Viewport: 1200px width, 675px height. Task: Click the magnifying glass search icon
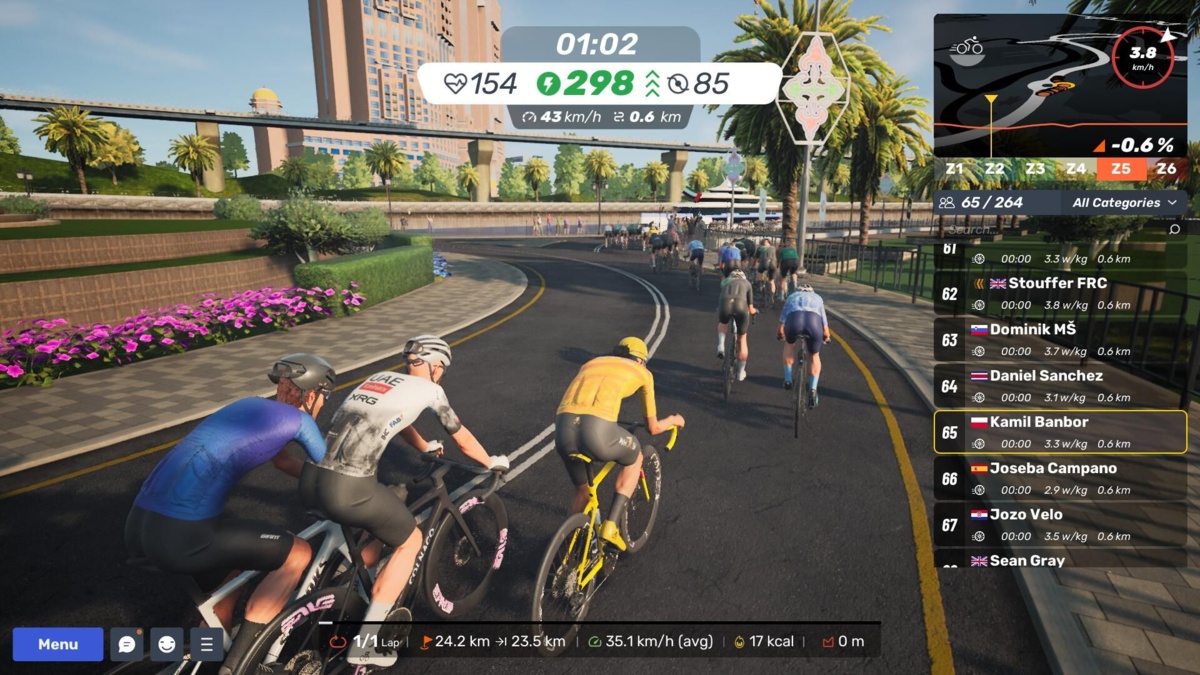pyautogui.click(x=1175, y=229)
